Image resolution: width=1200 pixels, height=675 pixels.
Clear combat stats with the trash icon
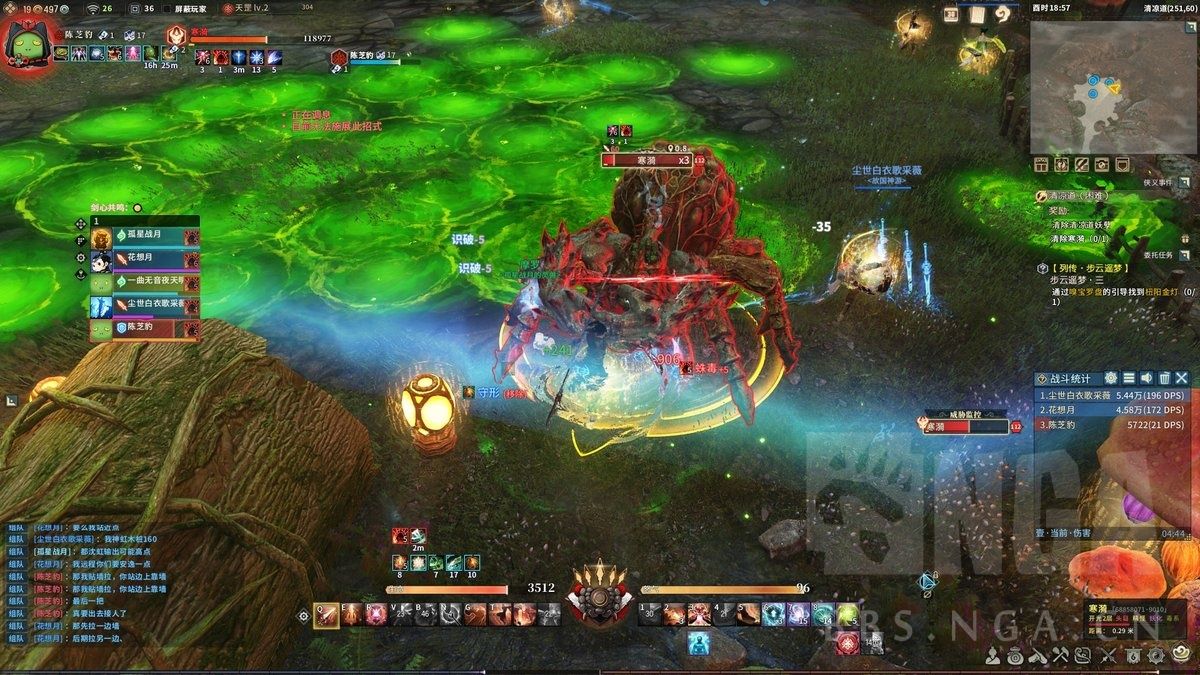(x=1164, y=378)
